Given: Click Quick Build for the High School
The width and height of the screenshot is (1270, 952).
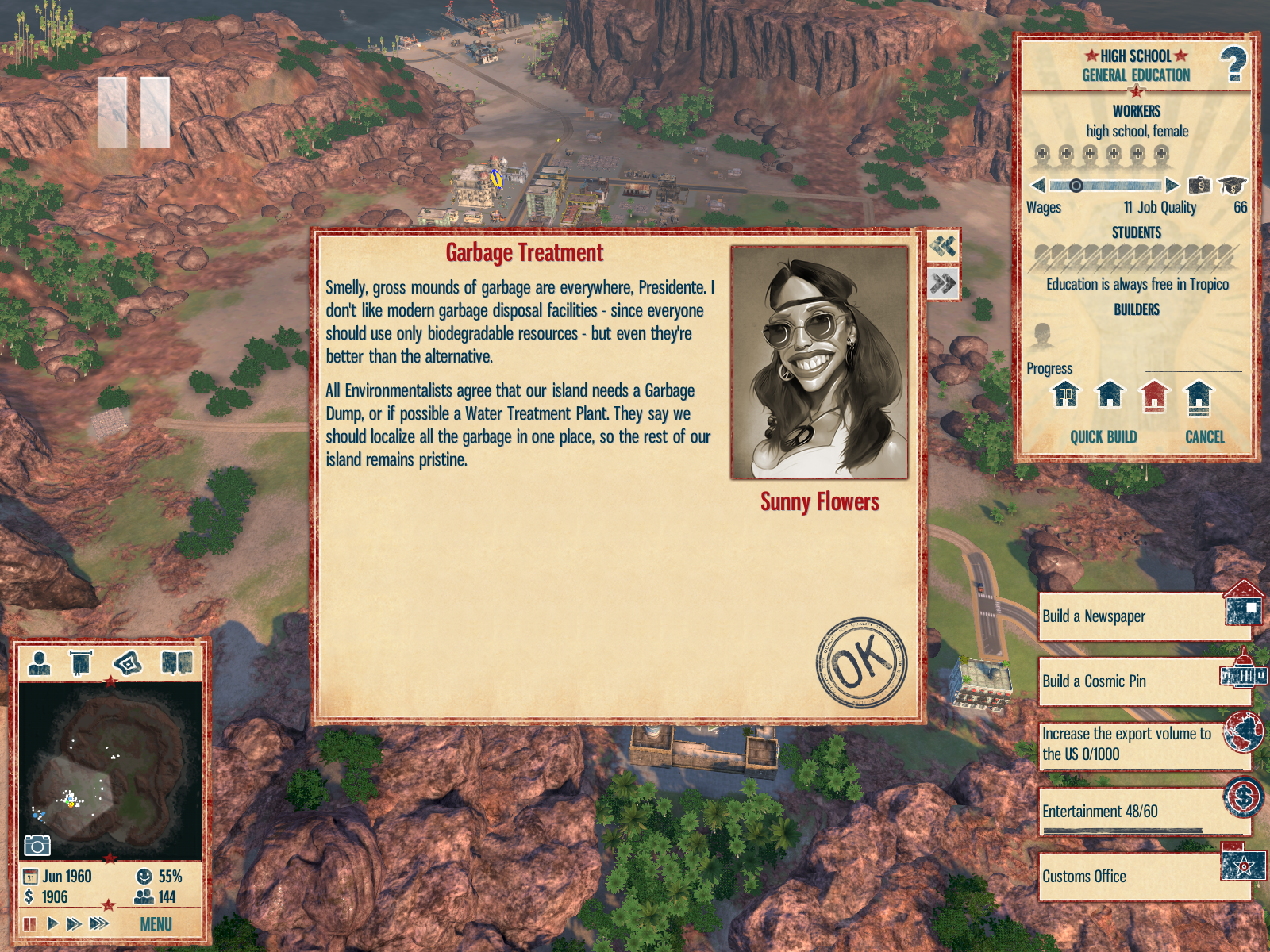Looking at the screenshot, I should coord(1103,437).
